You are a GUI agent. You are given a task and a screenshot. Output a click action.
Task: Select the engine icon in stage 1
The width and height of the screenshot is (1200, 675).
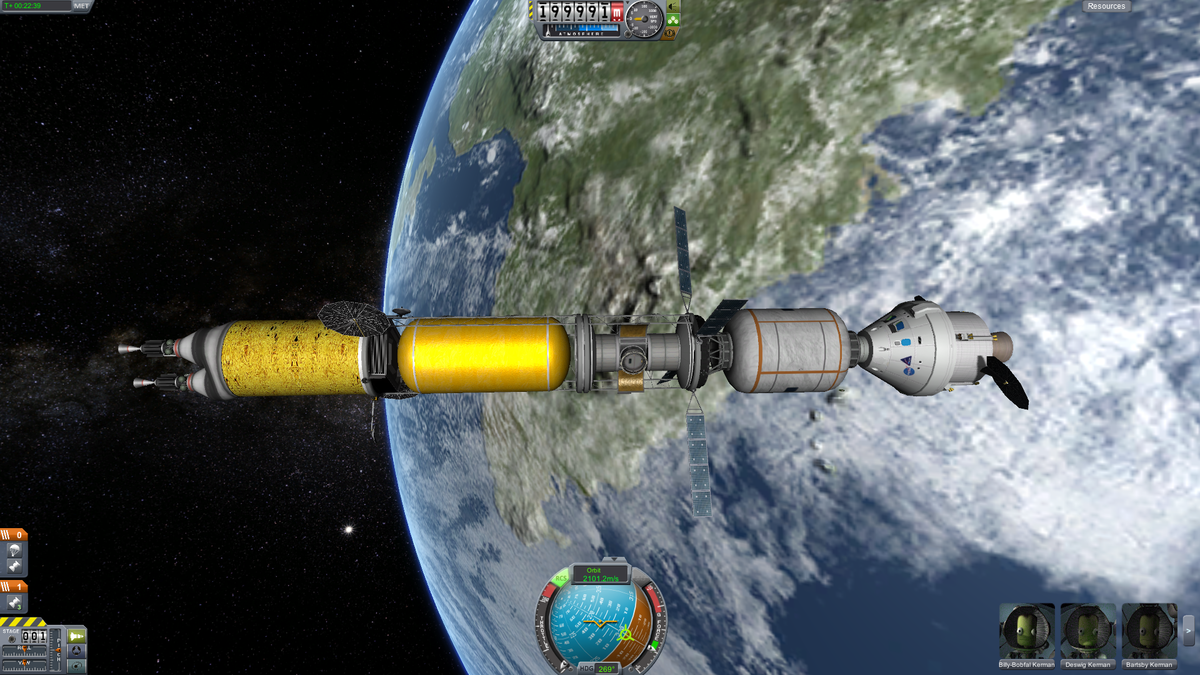[15, 603]
